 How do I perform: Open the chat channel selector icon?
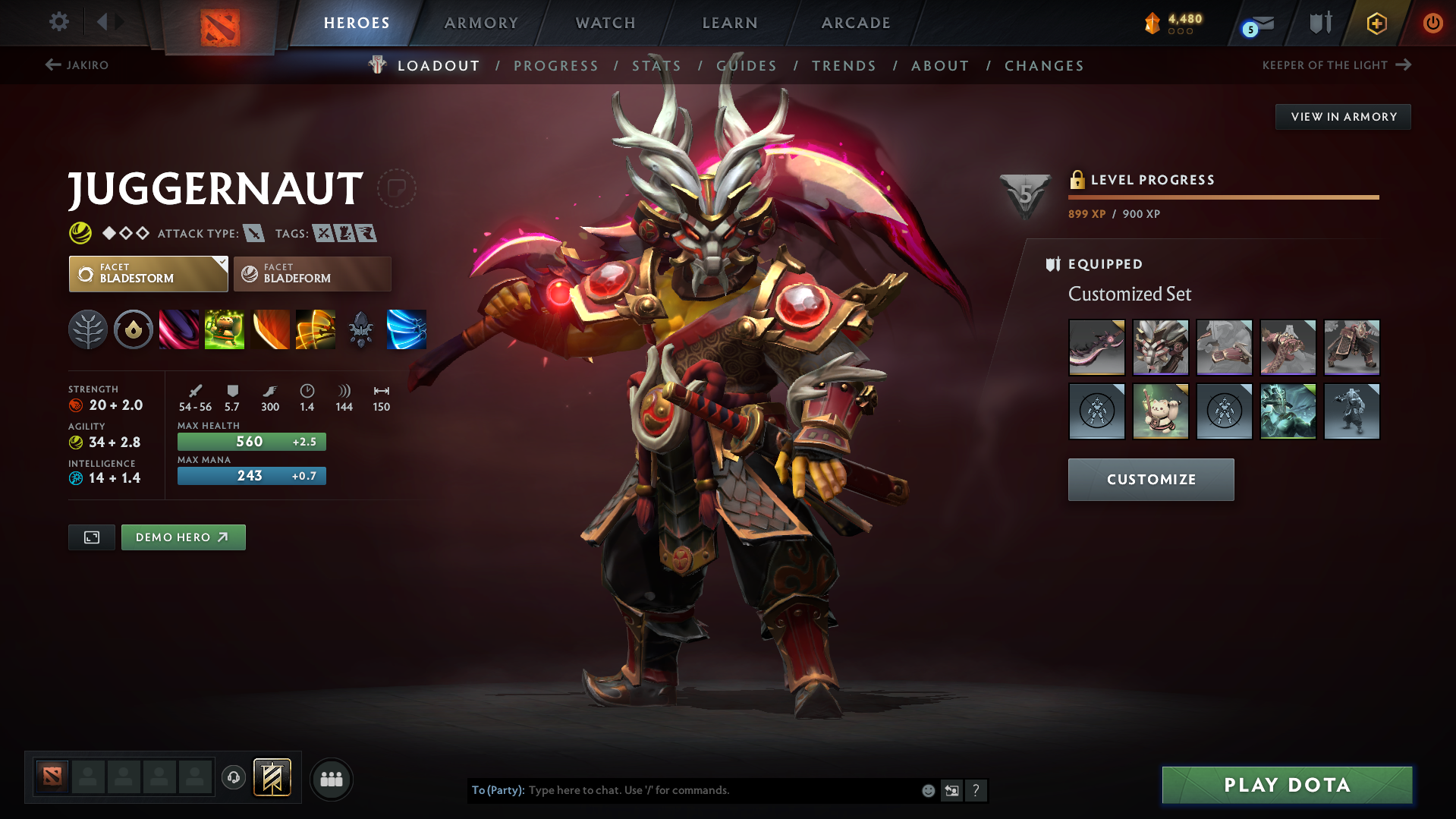[x=952, y=790]
